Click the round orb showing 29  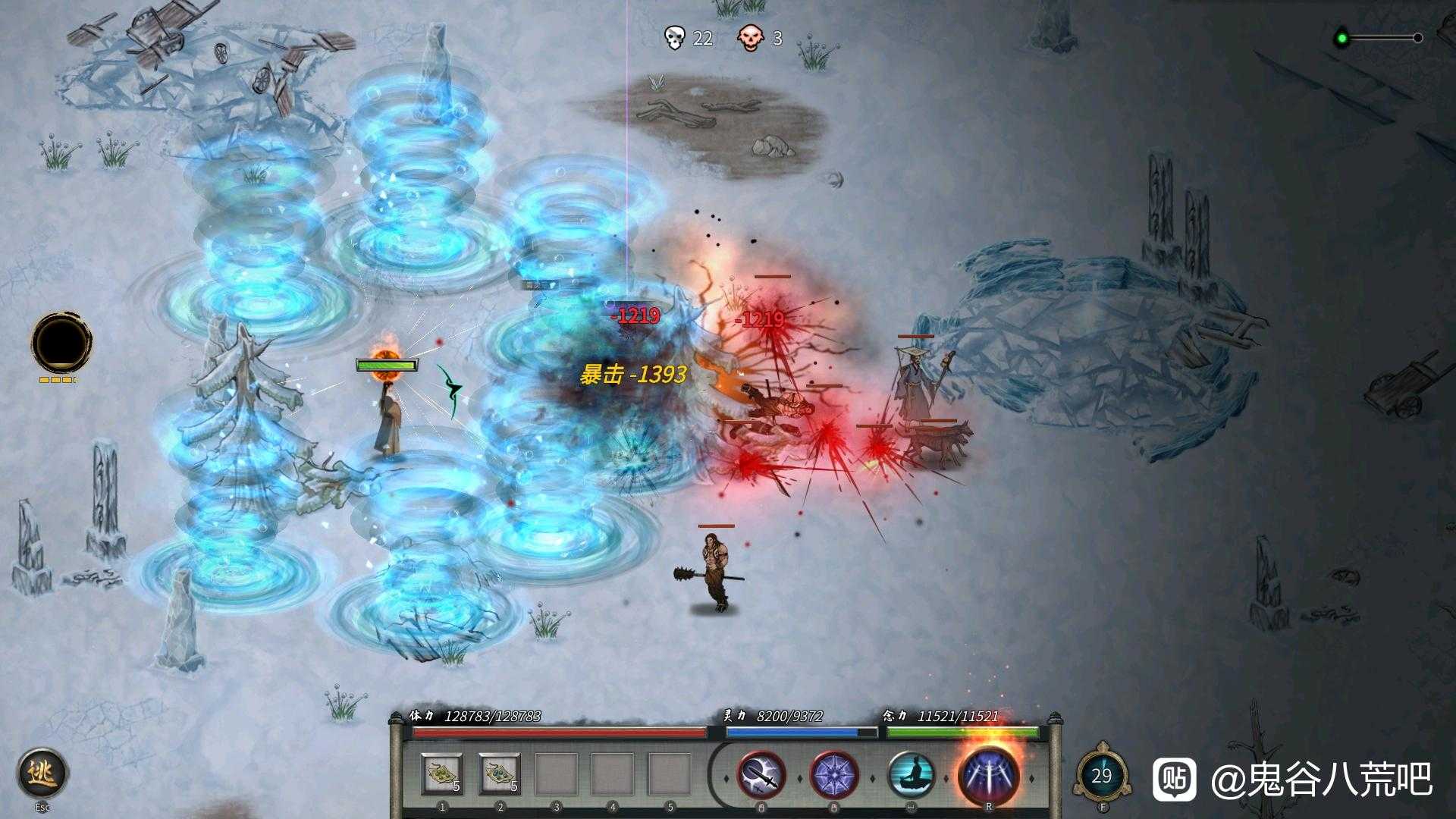[1102, 775]
